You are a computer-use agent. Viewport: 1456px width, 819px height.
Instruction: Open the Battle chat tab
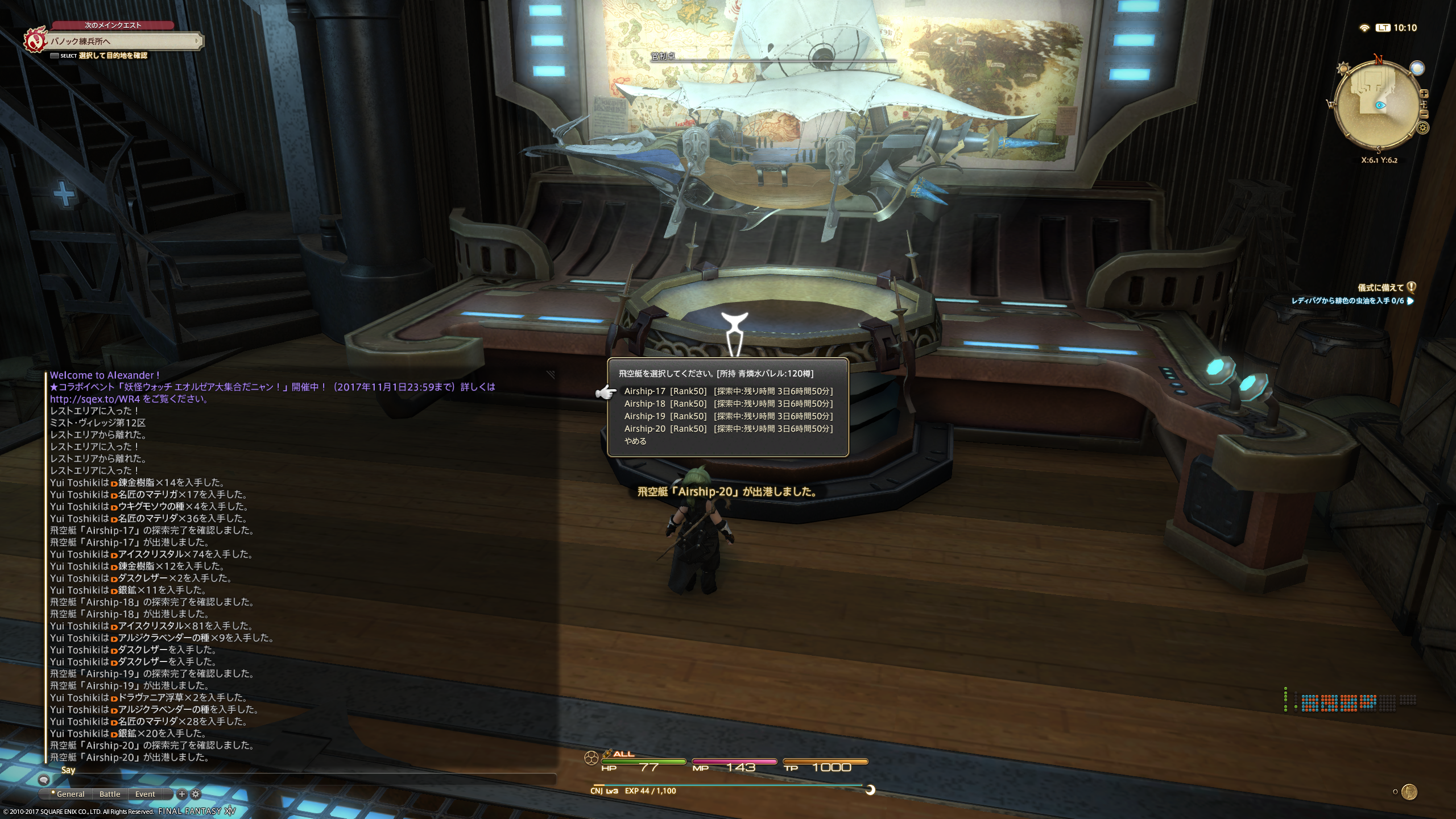point(110,794)
